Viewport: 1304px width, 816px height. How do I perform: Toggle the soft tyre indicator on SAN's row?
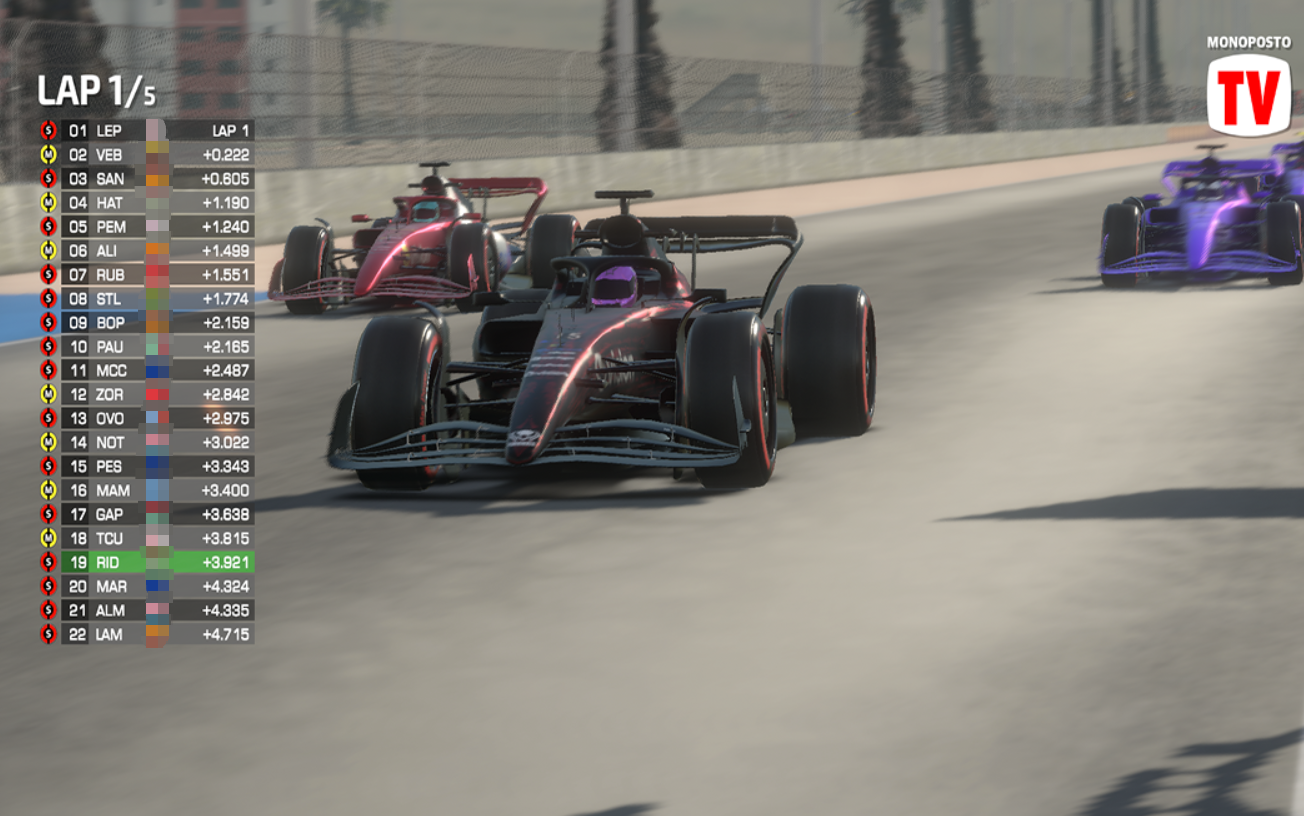(47, 179)
